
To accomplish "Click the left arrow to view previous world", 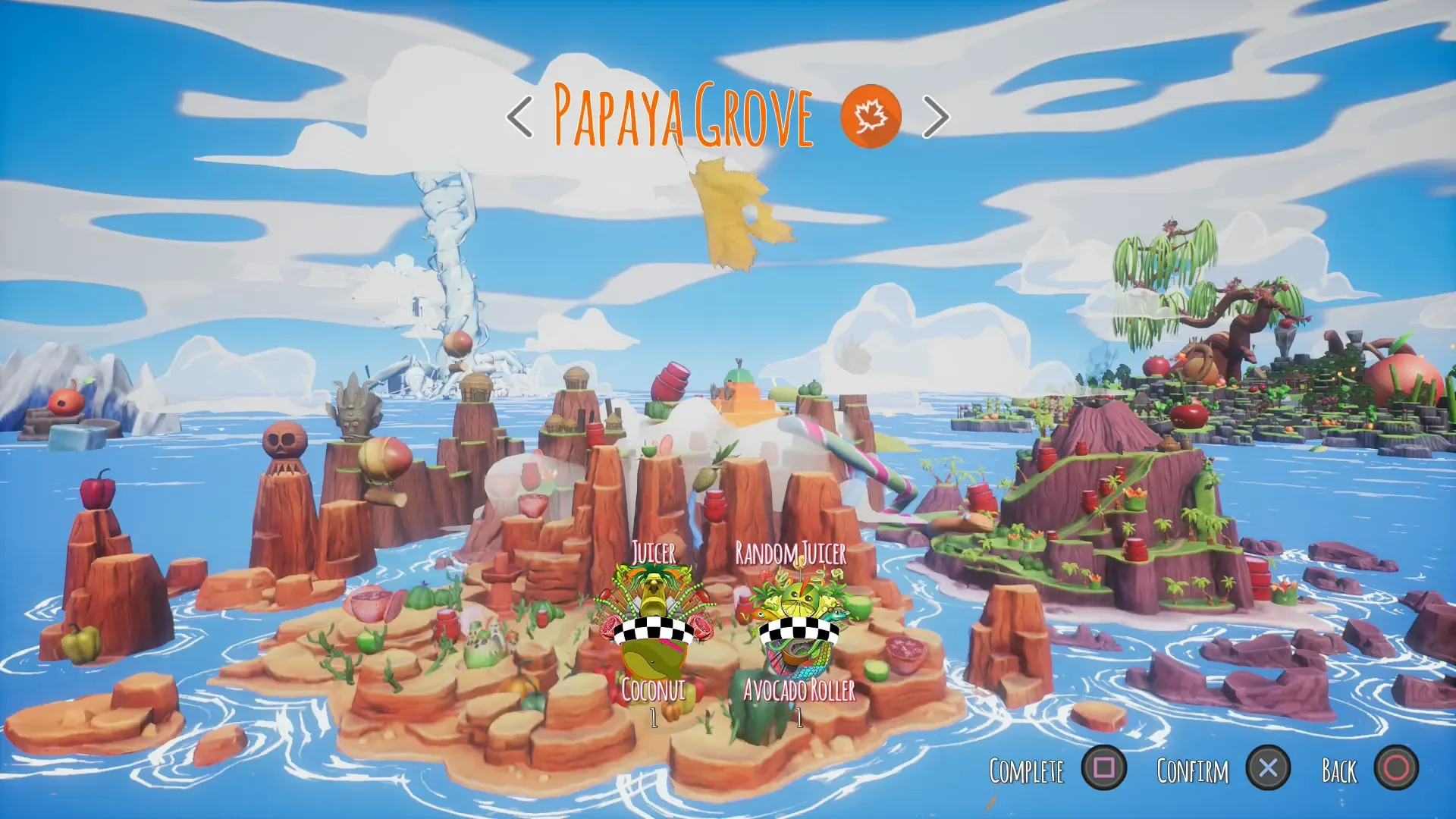I will pos(519,116).
